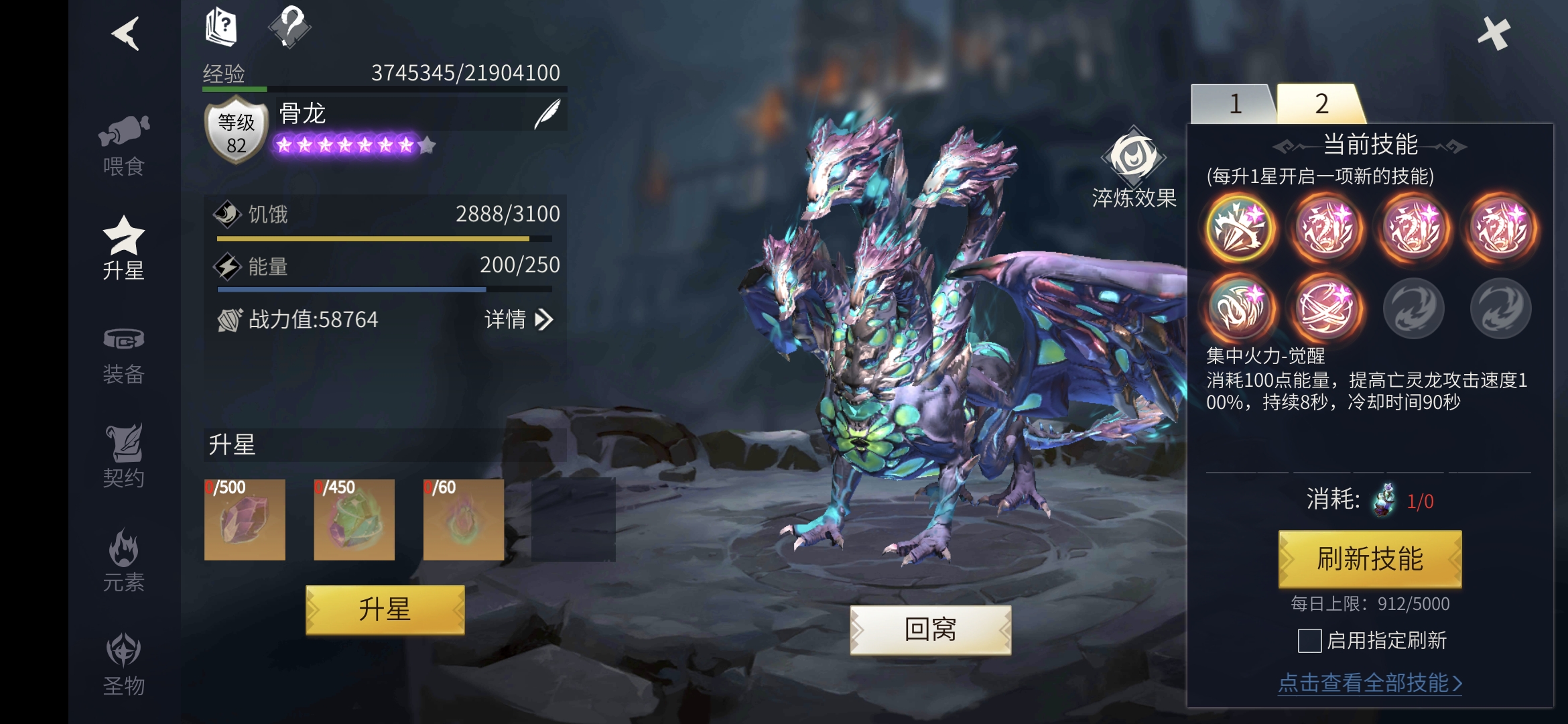Viewport: 1568px width, 724px height.
Task: Switch to skill tab 1
Action: 1235,104
